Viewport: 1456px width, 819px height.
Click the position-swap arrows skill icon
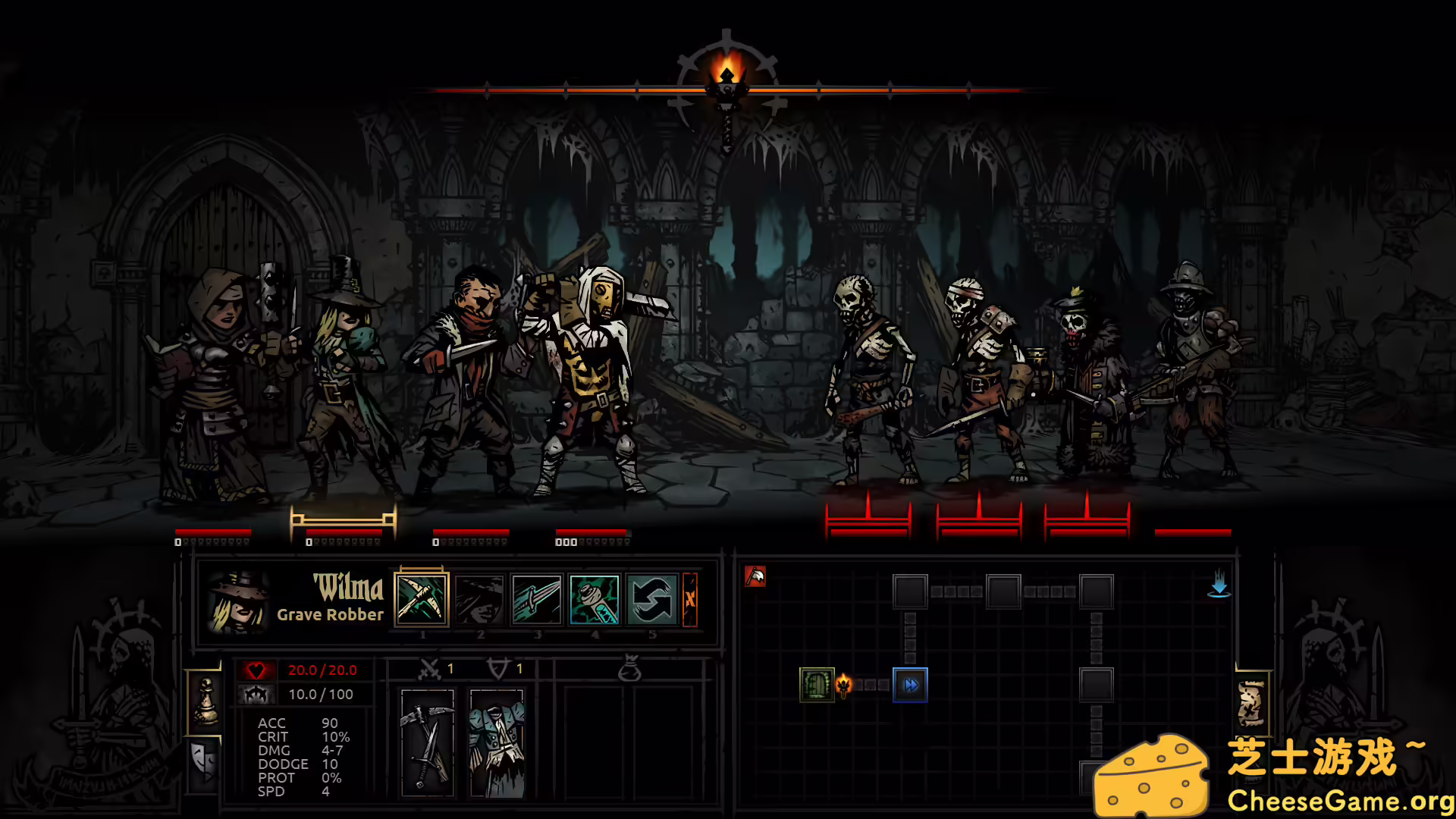click(x=653, y=599)
